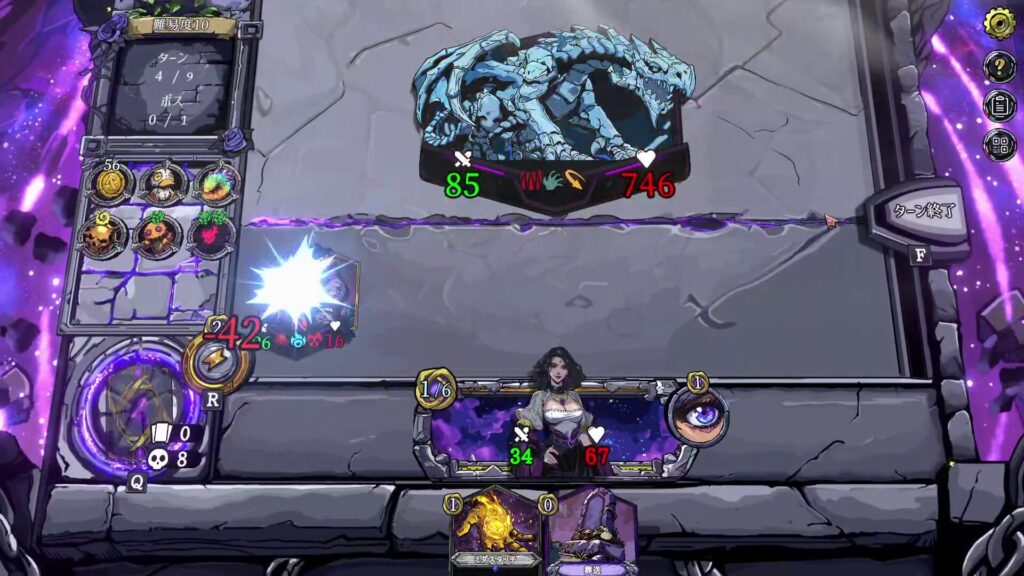Open the question mark help icon

[999, 67]
